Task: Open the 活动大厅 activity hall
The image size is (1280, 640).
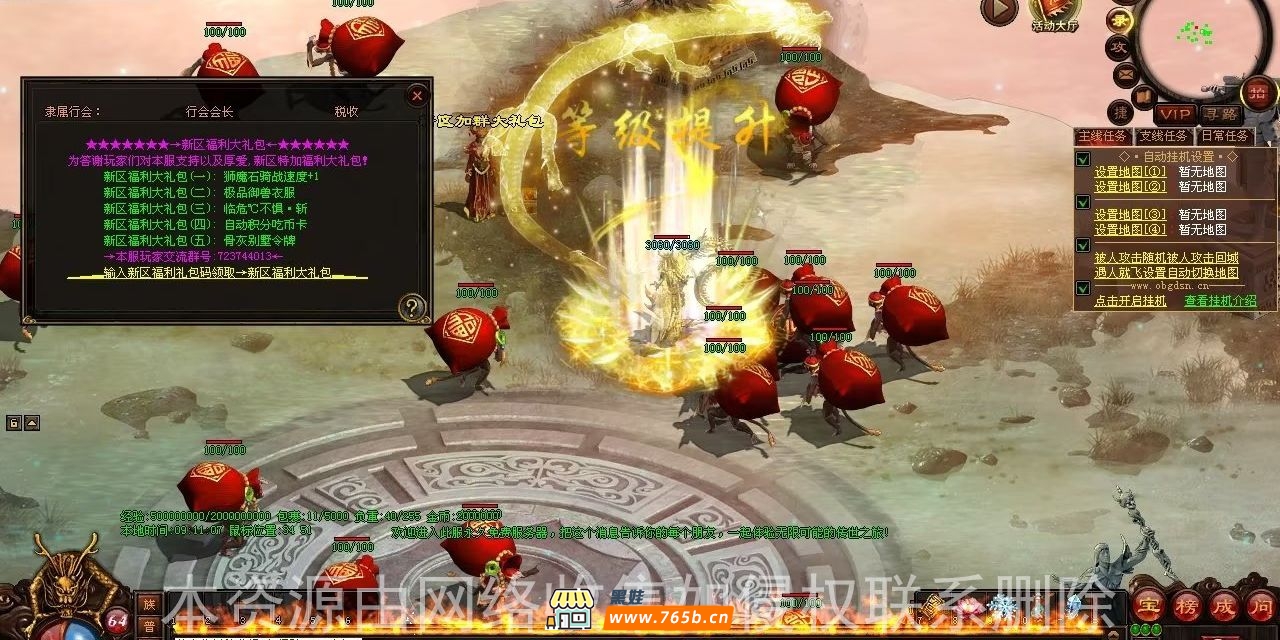Action: click(1054, 12)
